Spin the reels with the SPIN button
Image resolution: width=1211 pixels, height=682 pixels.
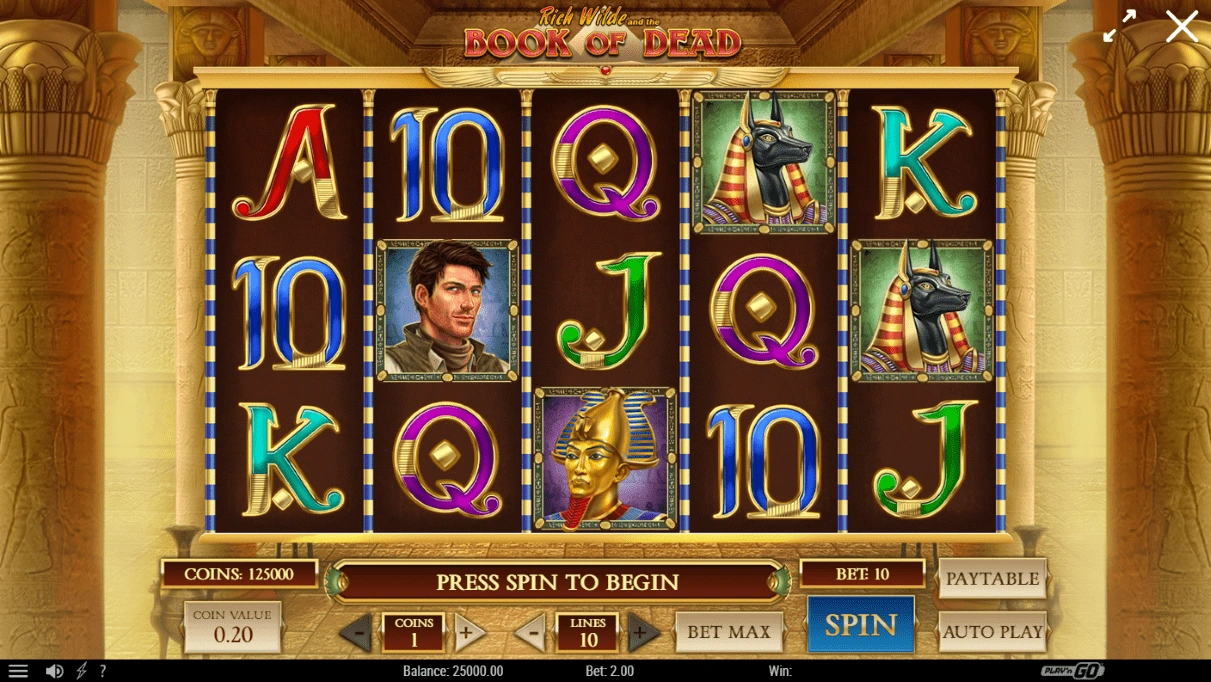[860, 625]
